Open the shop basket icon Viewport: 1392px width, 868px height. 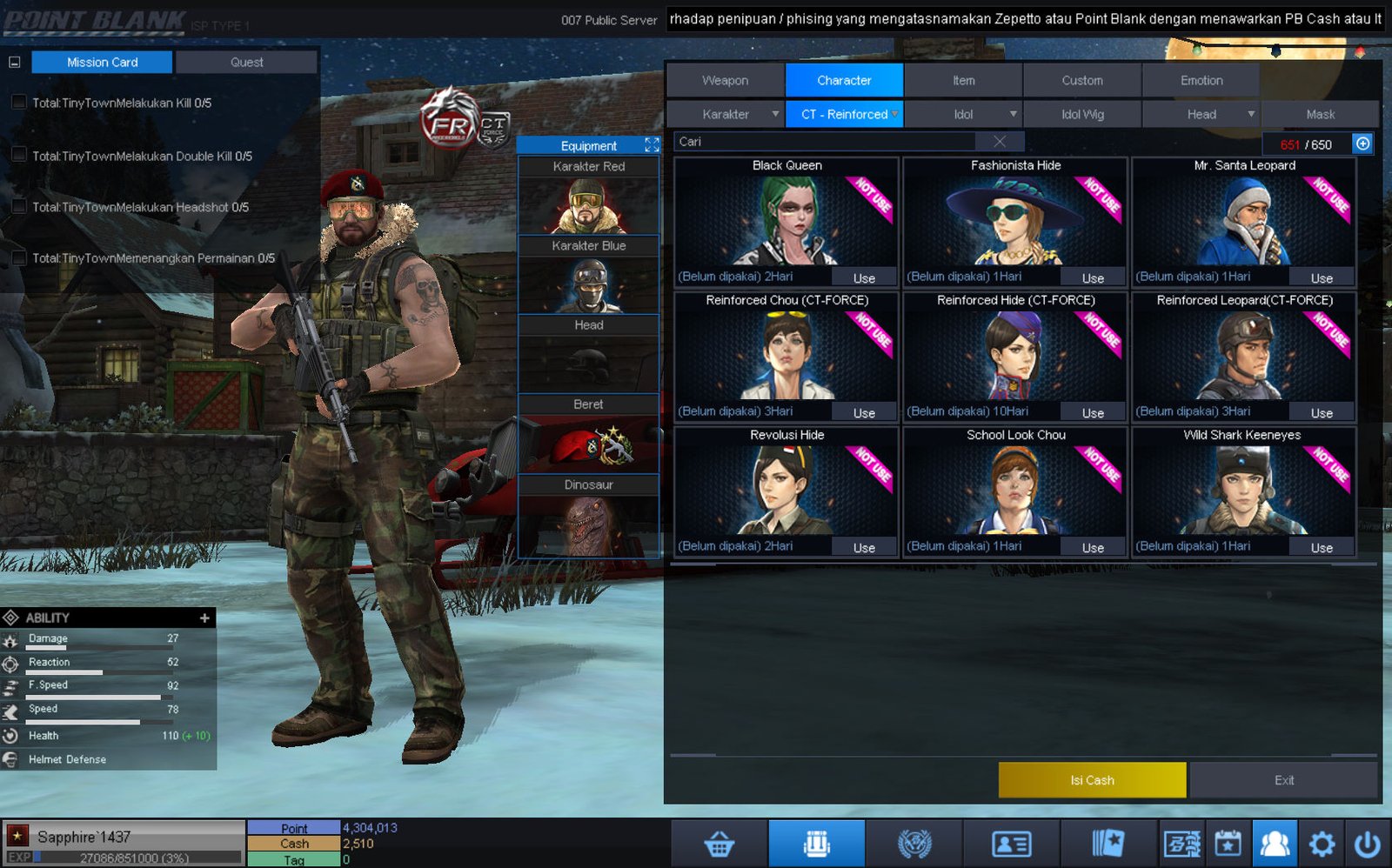719,844
